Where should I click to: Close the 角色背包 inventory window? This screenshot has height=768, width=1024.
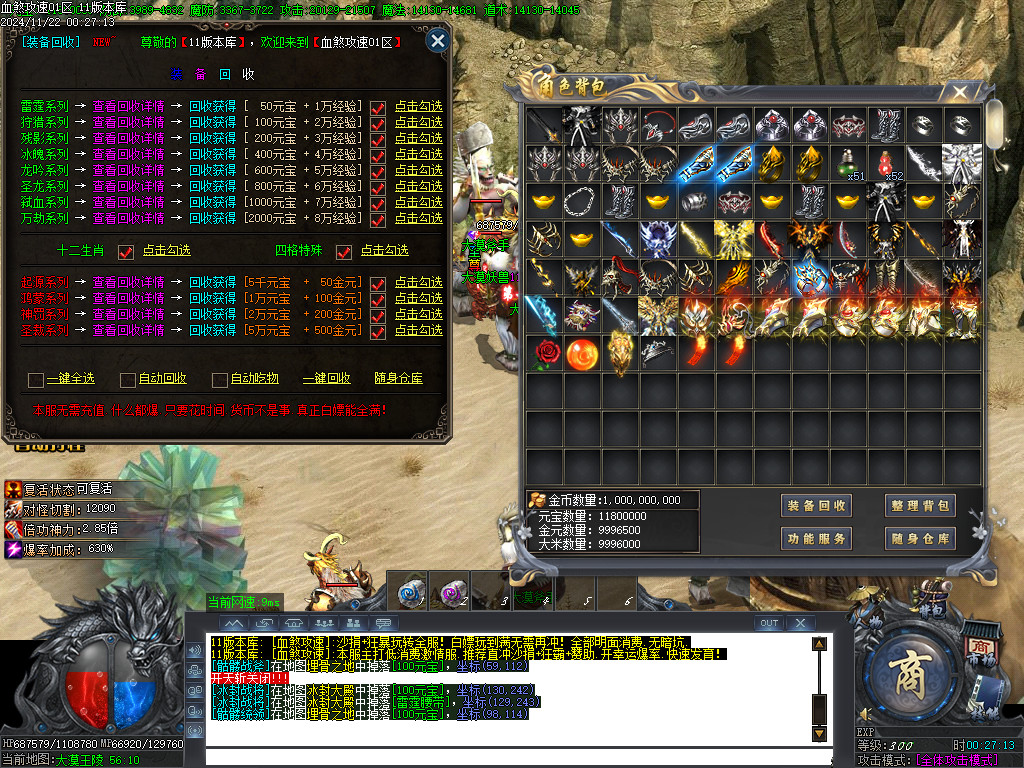point(960,93)
